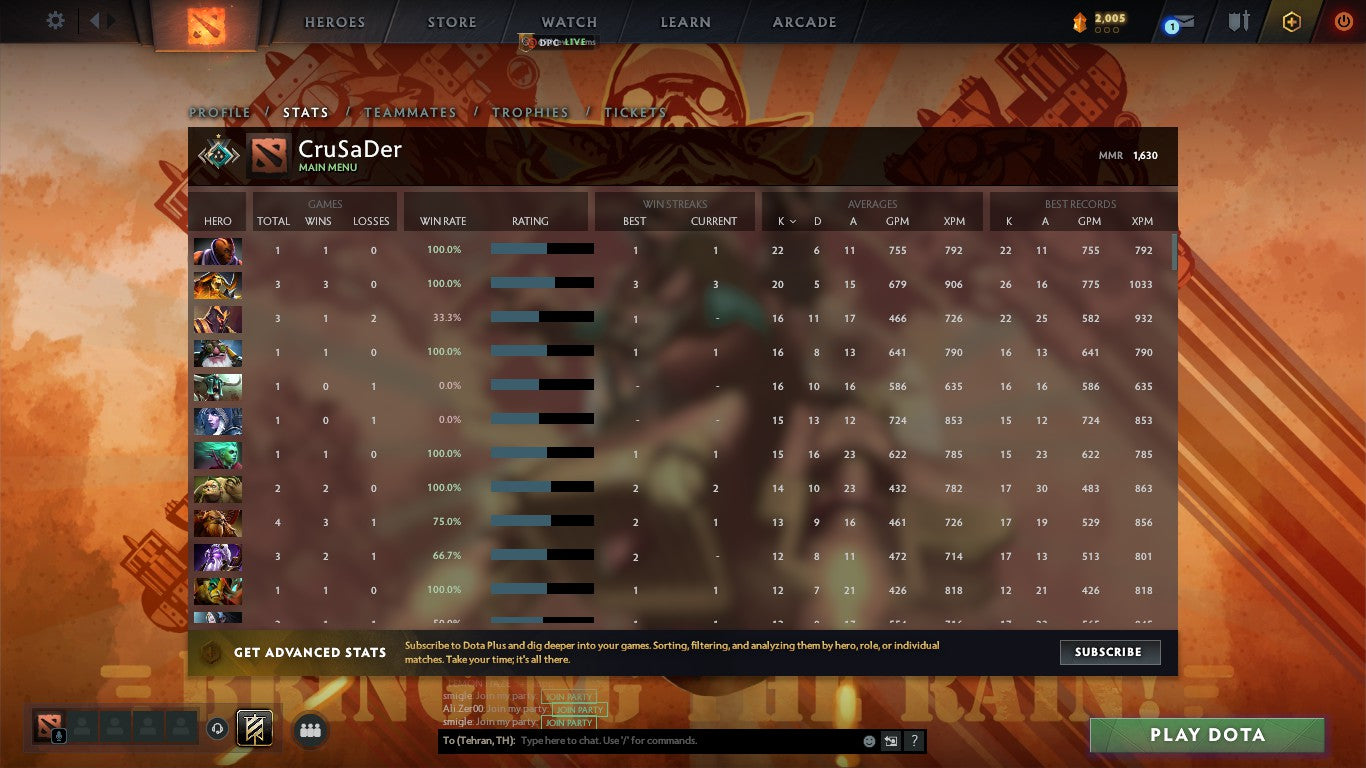Open the settings gear icon

(x=55, y=20)
